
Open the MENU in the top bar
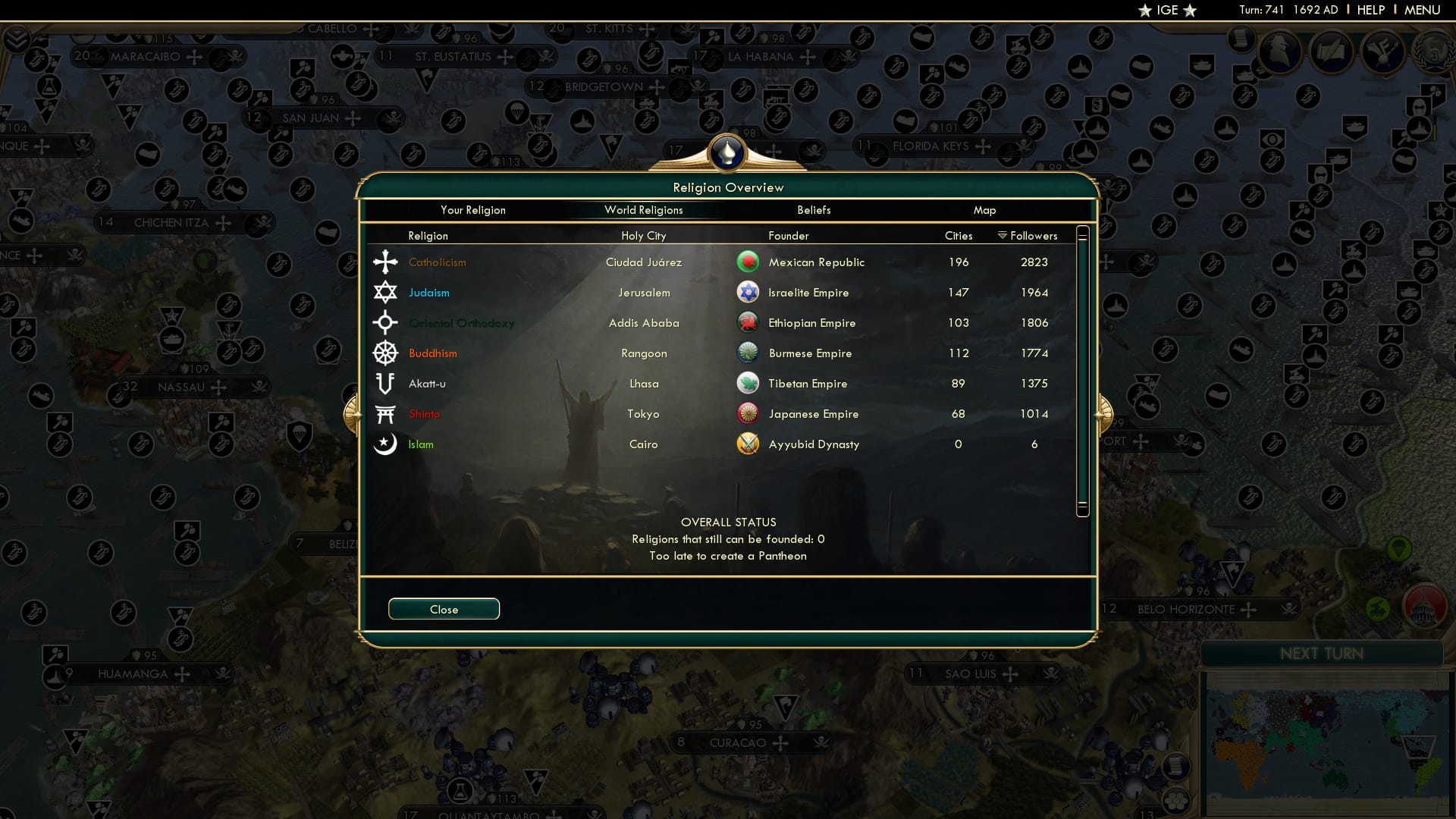(x=1424, y=10)
